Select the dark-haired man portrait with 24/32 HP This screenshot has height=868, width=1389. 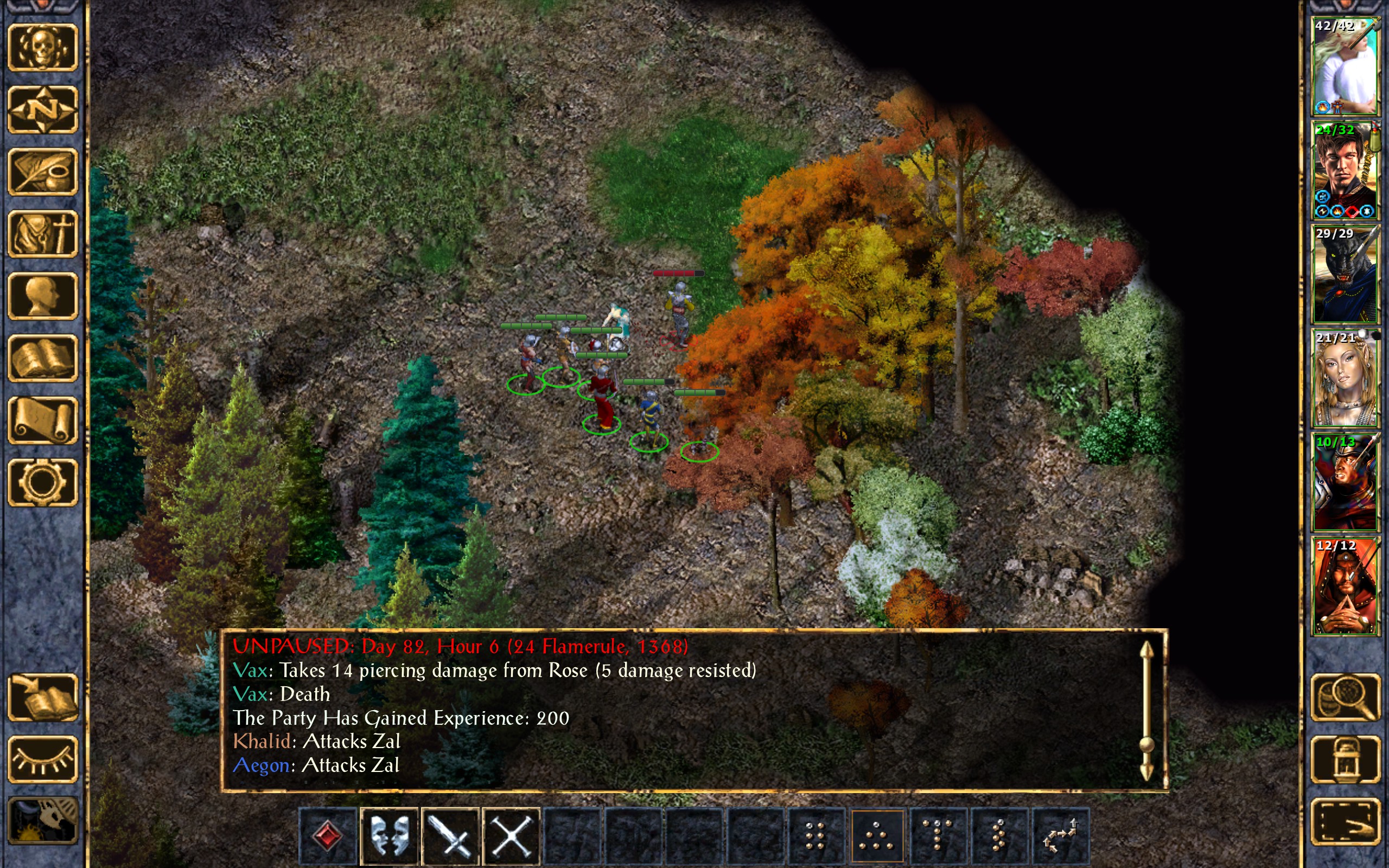[x=1345, y=170]
